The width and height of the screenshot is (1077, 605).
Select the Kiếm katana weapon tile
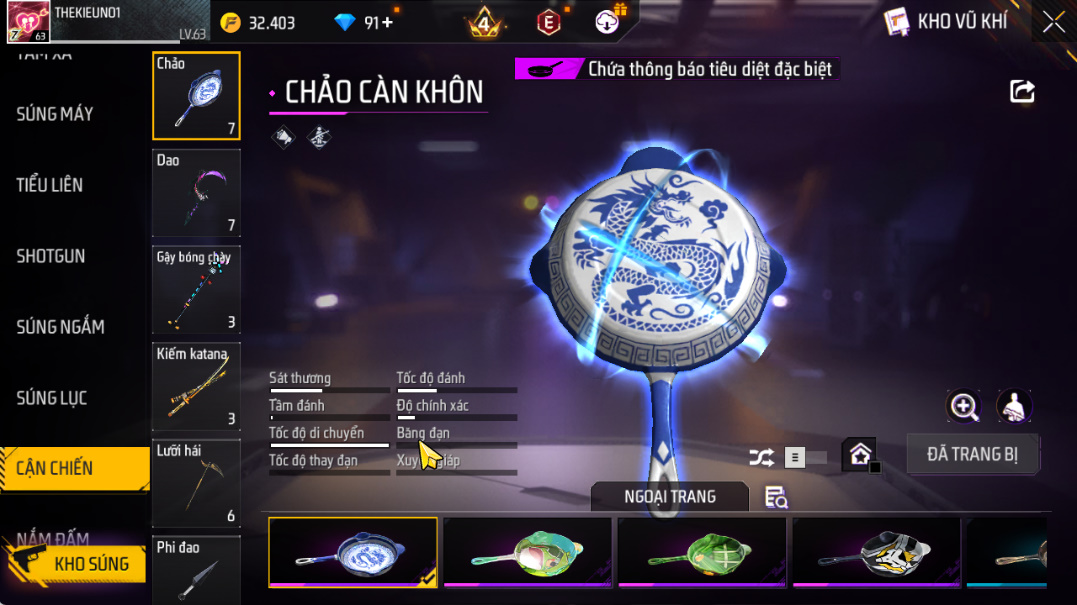click(196, 387)
